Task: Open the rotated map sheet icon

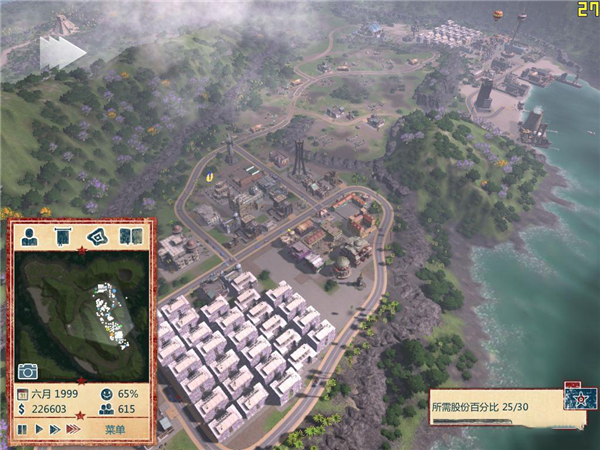Action: pyautogui.click(x=96, y=237)
